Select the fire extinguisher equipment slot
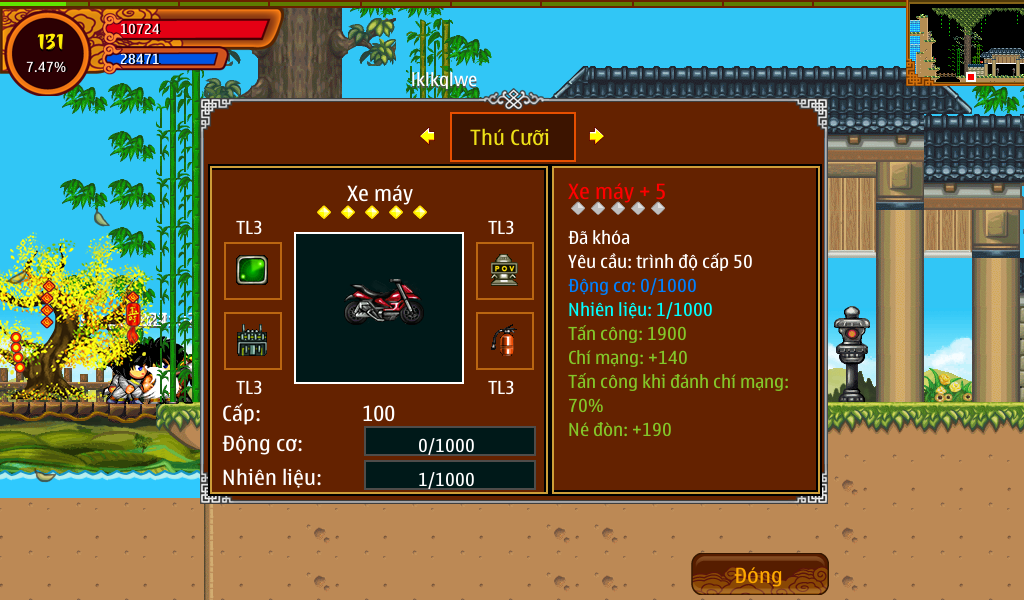Viewport: 1024px width, 600px height. point(504,341)
